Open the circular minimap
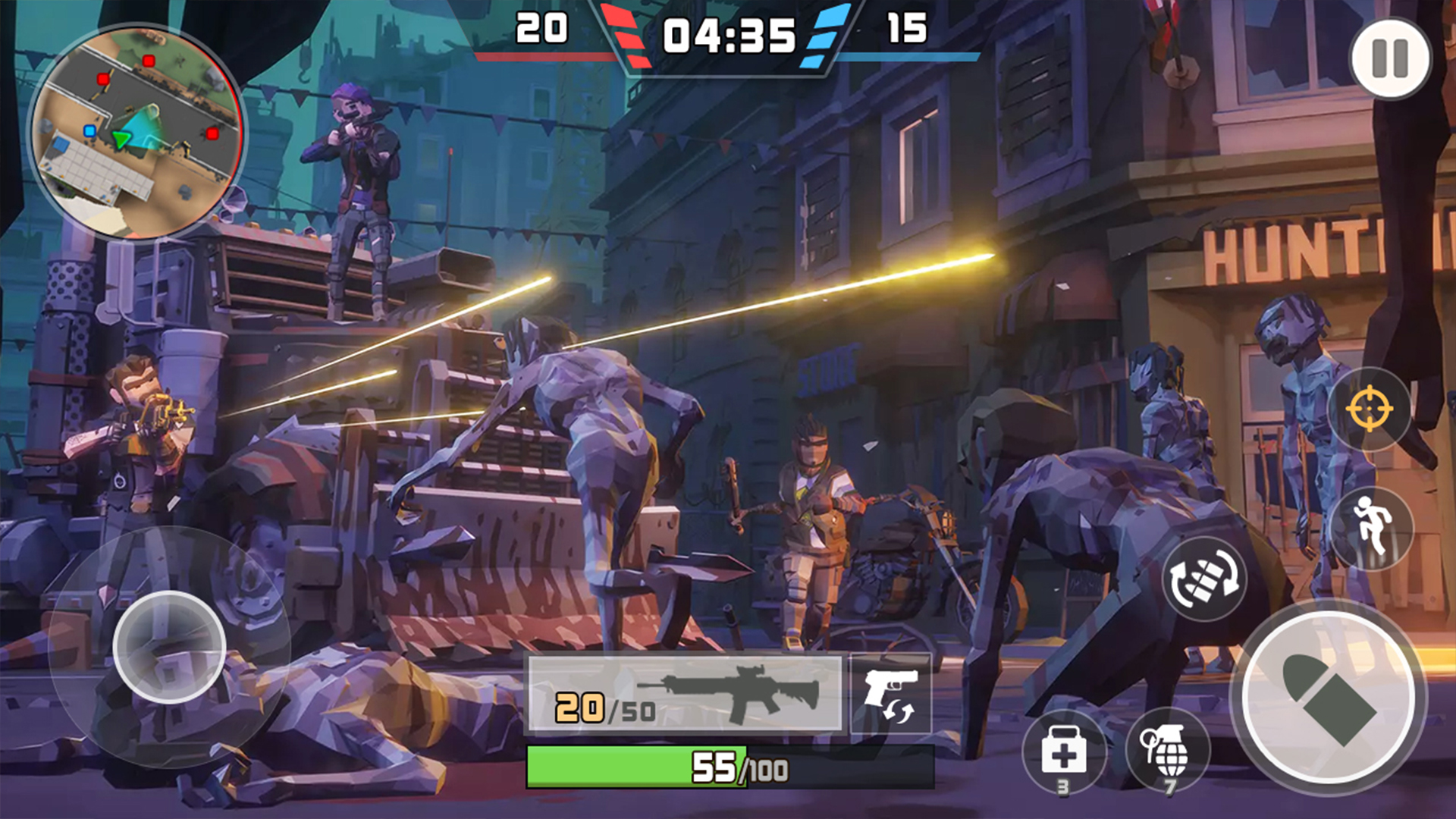This screenshot has width=1456, height=819. click(x=136, y=132)
